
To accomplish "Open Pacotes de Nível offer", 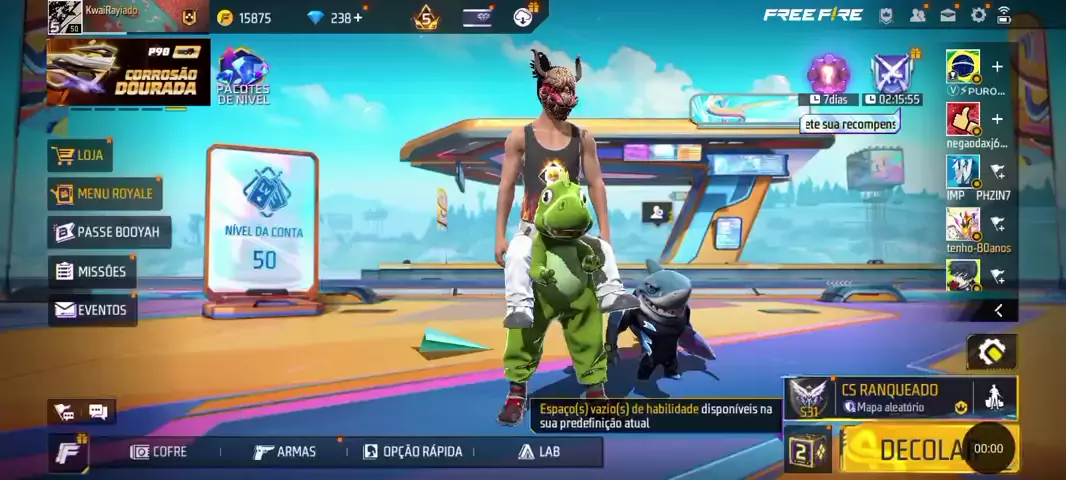I will (x=244, y=76).
